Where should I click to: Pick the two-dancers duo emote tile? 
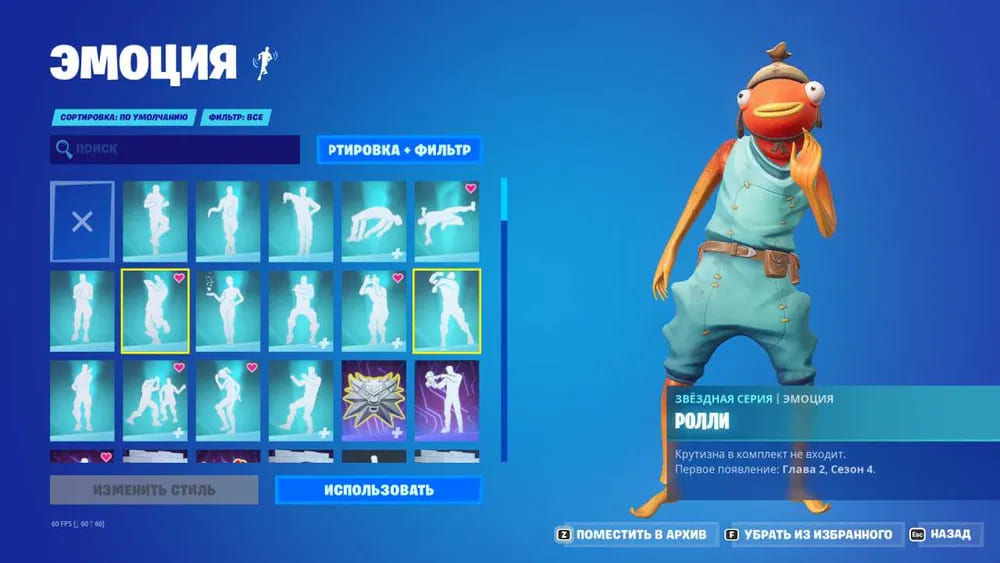pyautogui.click(x=155, y=401)
